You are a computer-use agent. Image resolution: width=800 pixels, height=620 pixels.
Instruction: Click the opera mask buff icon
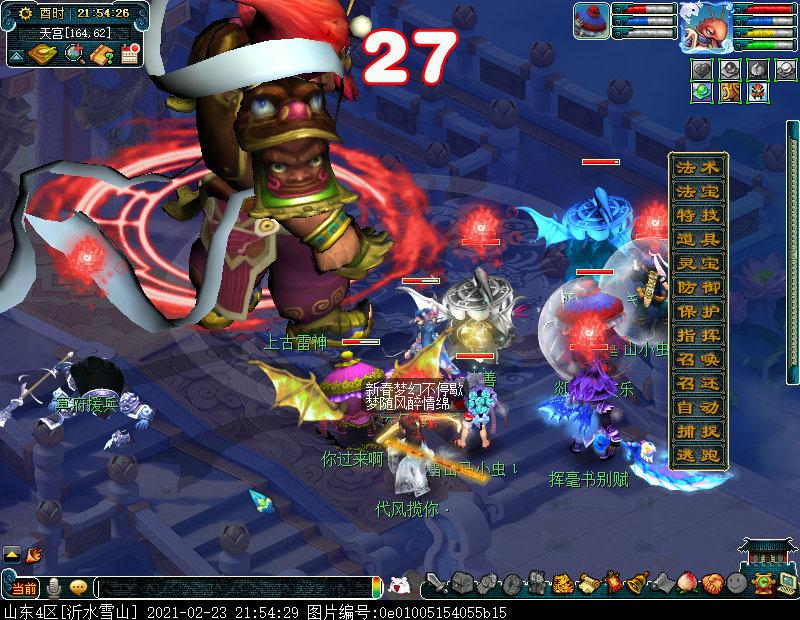click(757, 92)
